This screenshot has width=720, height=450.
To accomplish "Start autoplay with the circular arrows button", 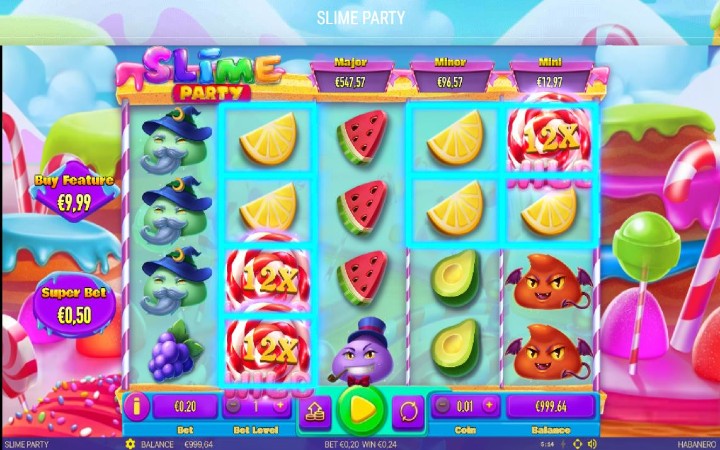I will point(408,409).
